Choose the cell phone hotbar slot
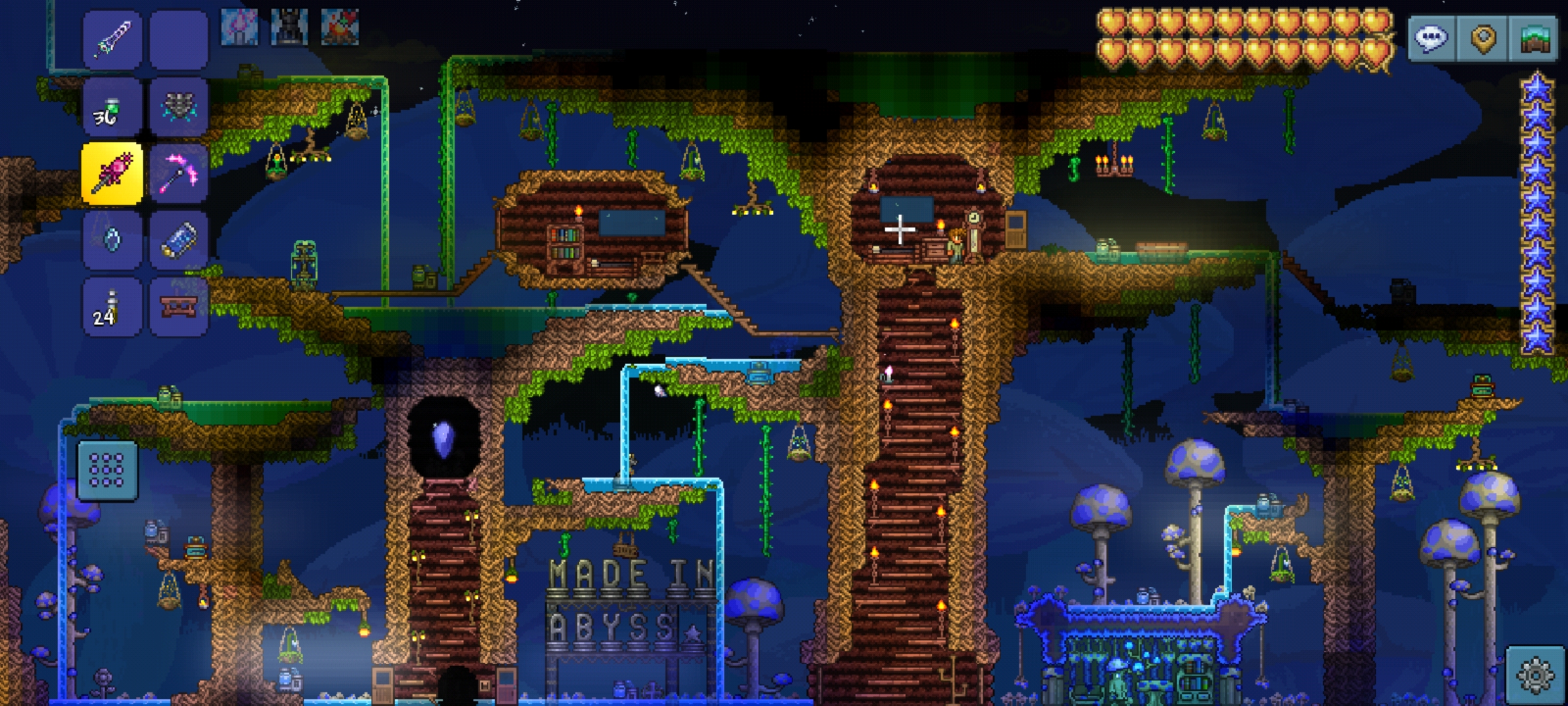1568x706 pixels. coord(178,240)
